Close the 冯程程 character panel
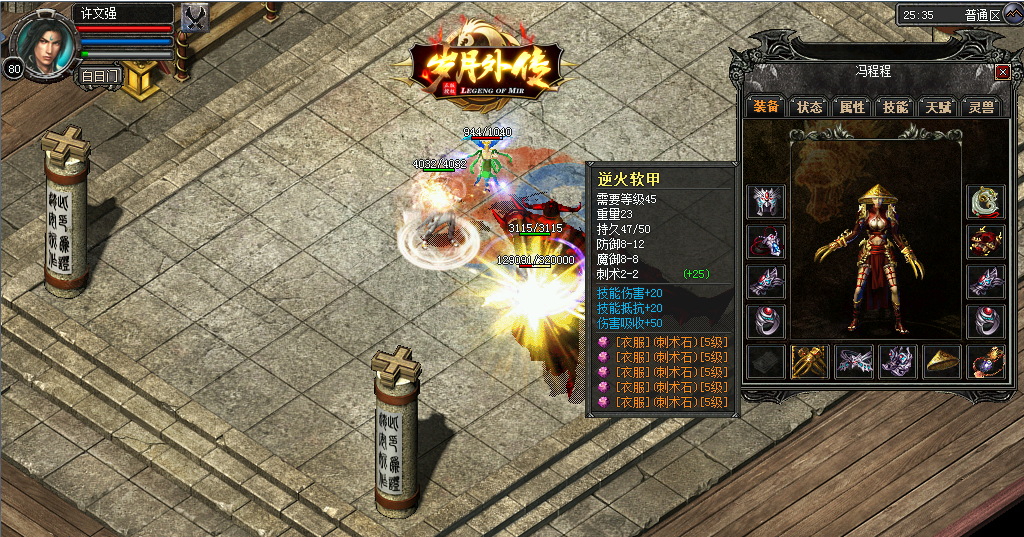Screen dimensions: 1024x537 (x=1003, y=72)
